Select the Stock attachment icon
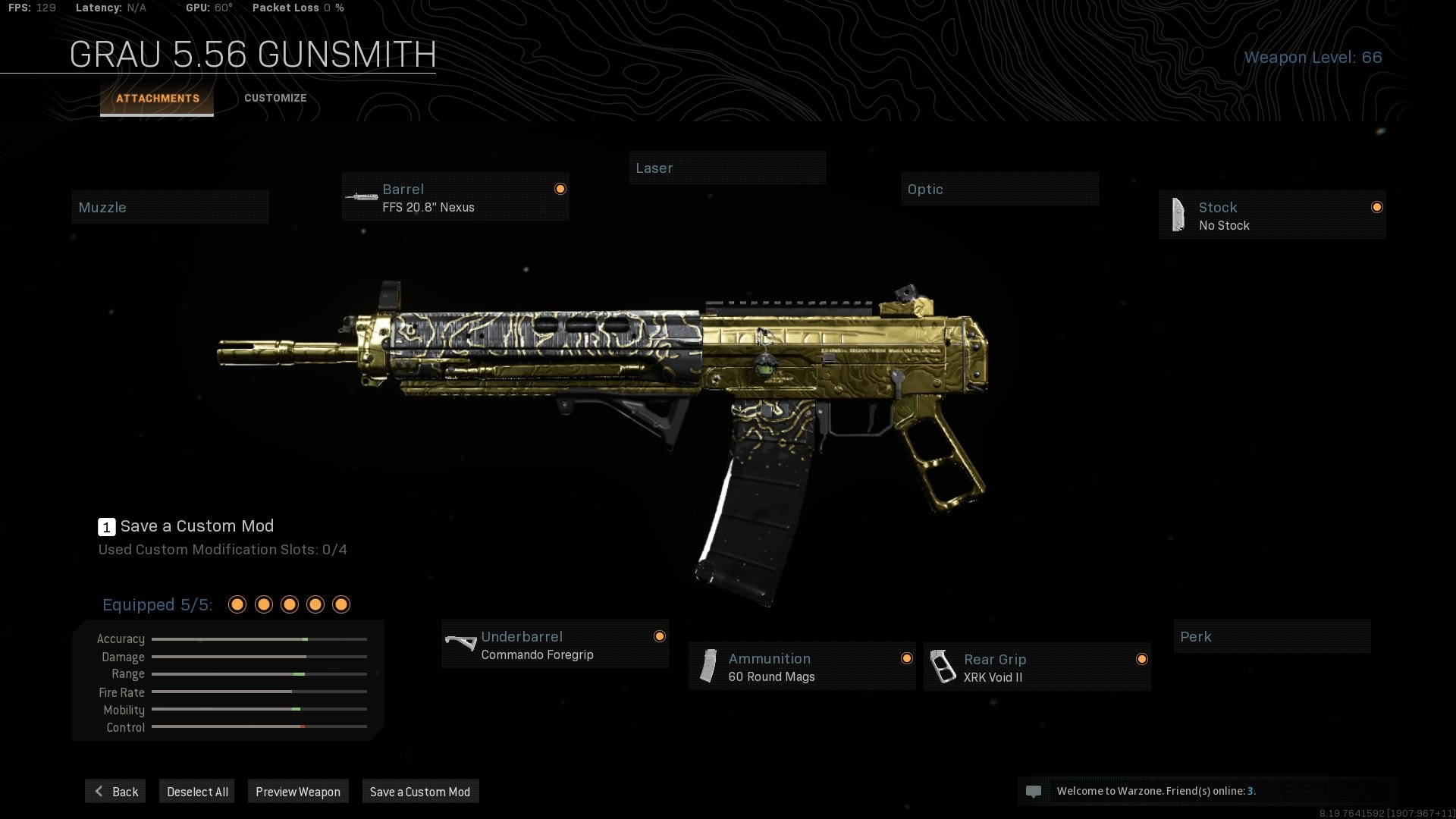The height and width of the screenshot is (819, 1456). pos(1178,215)
